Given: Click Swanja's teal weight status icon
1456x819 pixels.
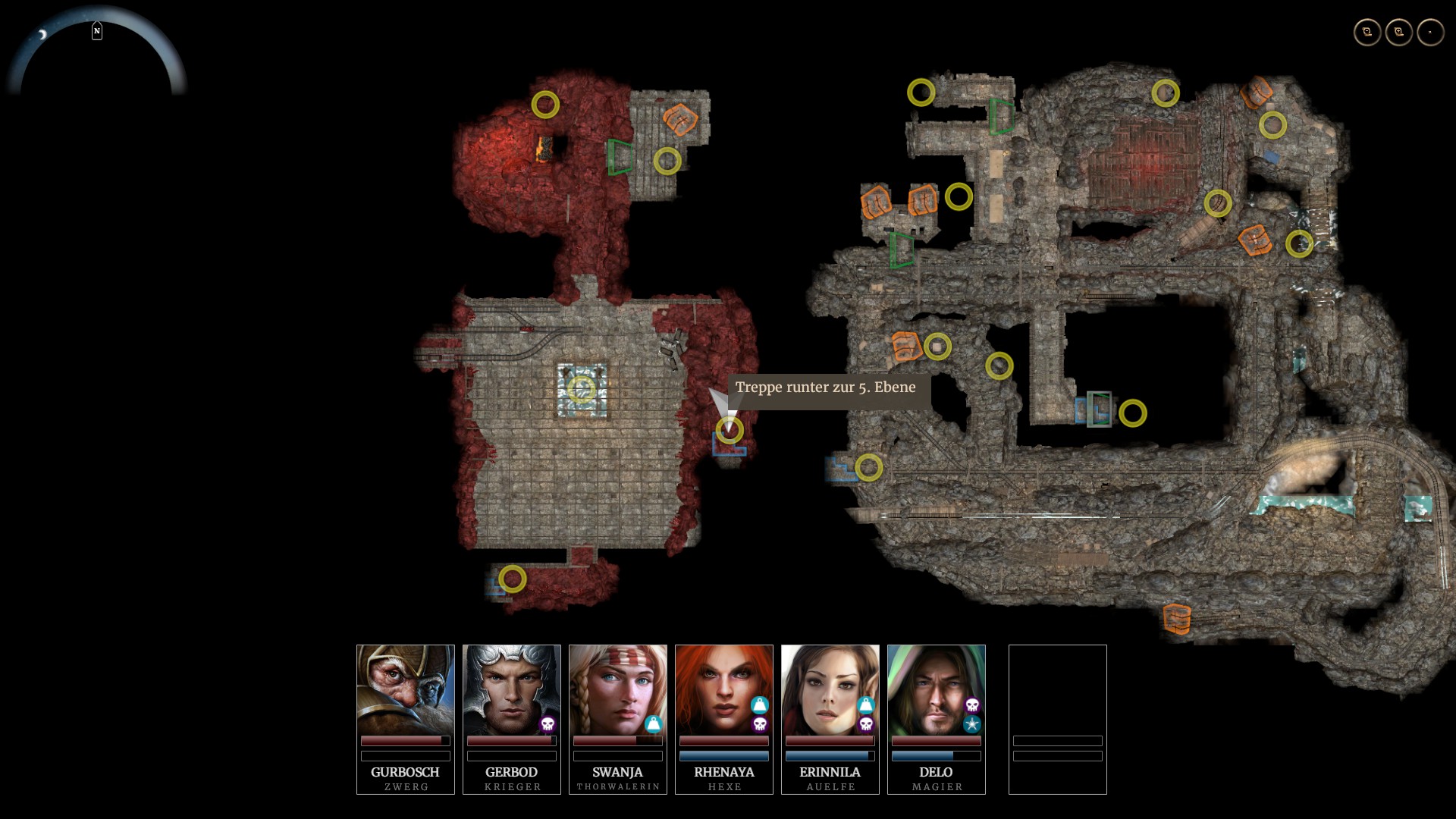Looking at the screenshot, I should click(654, 724).
